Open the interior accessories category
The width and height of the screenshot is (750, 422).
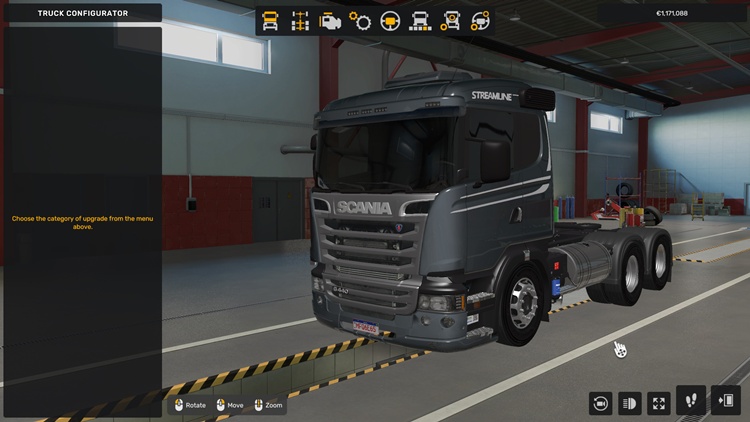coord(481,20)
